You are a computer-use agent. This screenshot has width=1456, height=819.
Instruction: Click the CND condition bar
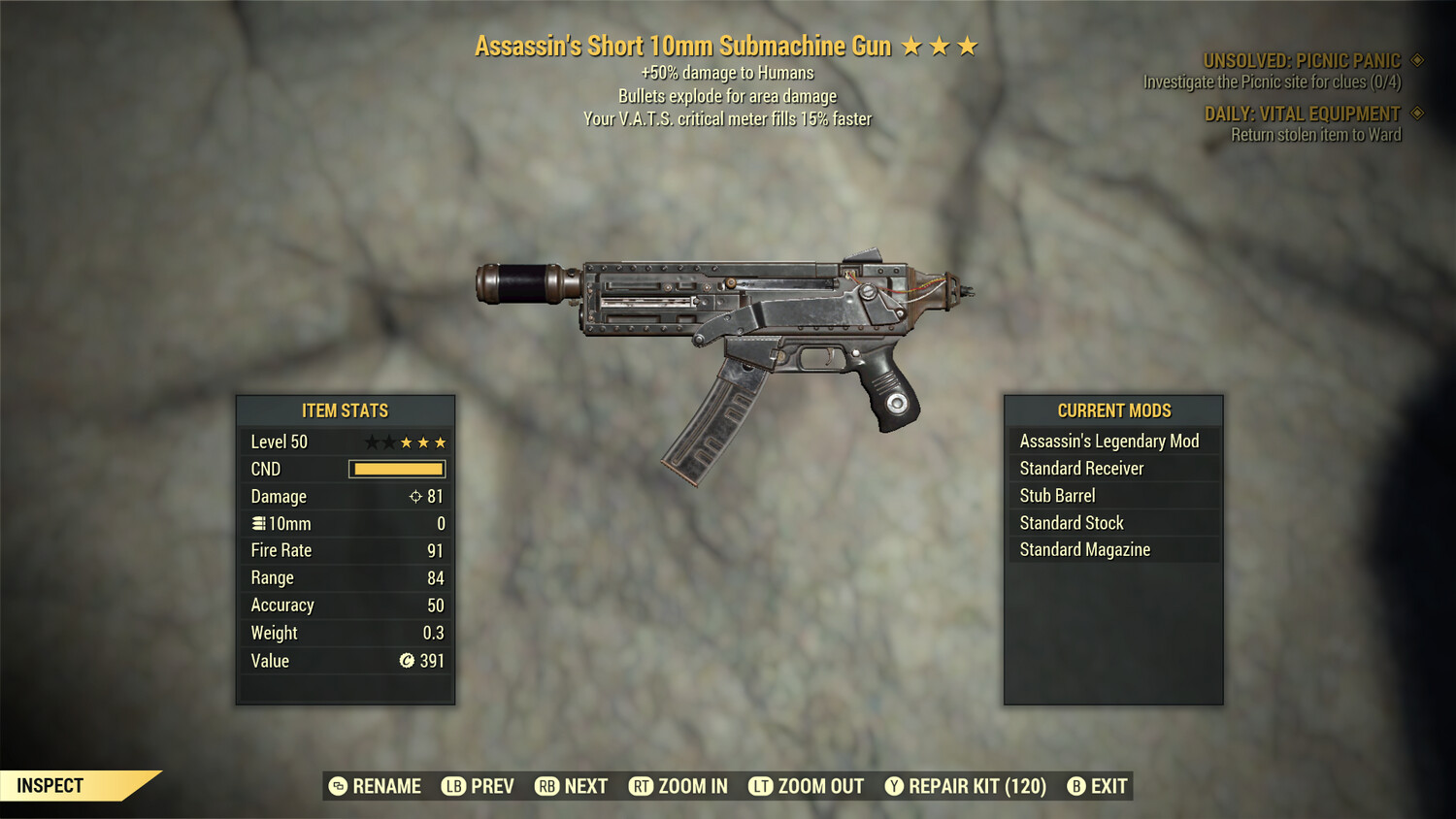395,469
